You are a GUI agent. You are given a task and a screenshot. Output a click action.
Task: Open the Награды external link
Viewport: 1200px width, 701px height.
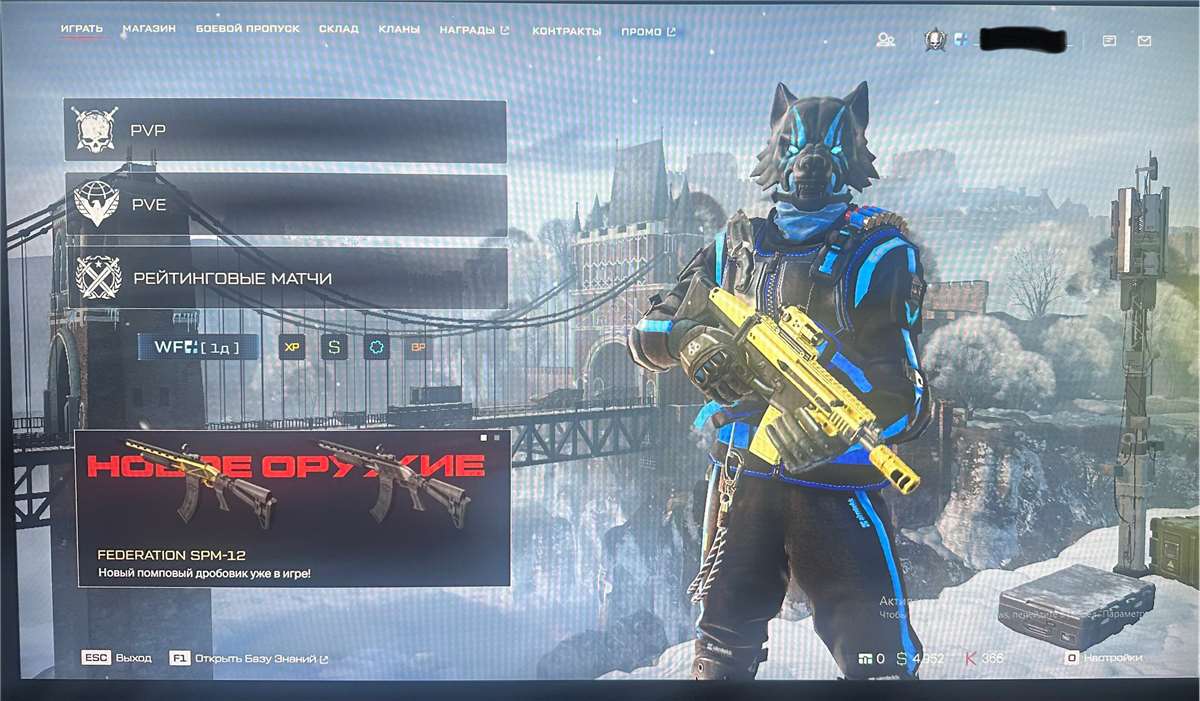tap(474, 31)
